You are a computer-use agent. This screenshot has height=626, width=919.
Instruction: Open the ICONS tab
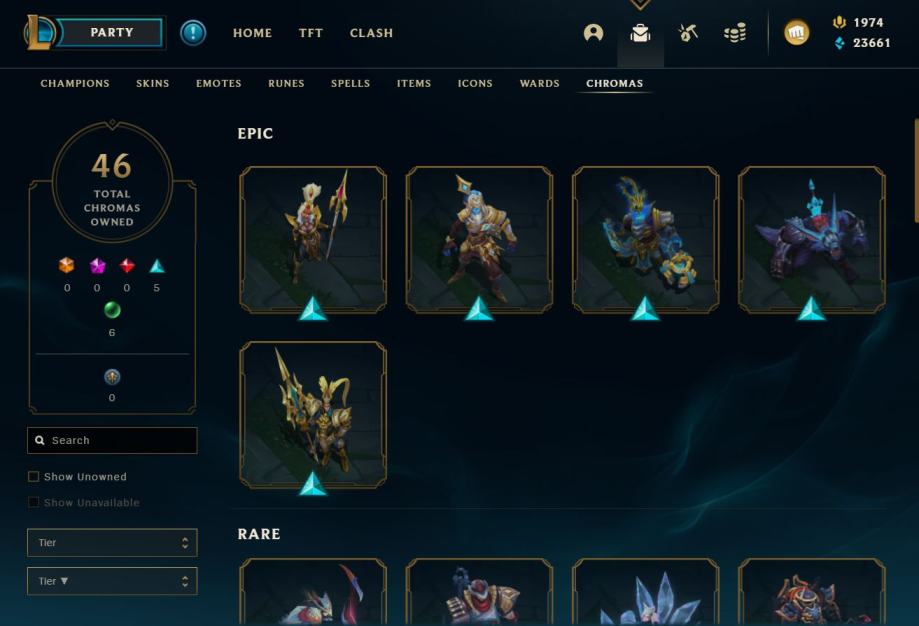(x=475, y=84)
